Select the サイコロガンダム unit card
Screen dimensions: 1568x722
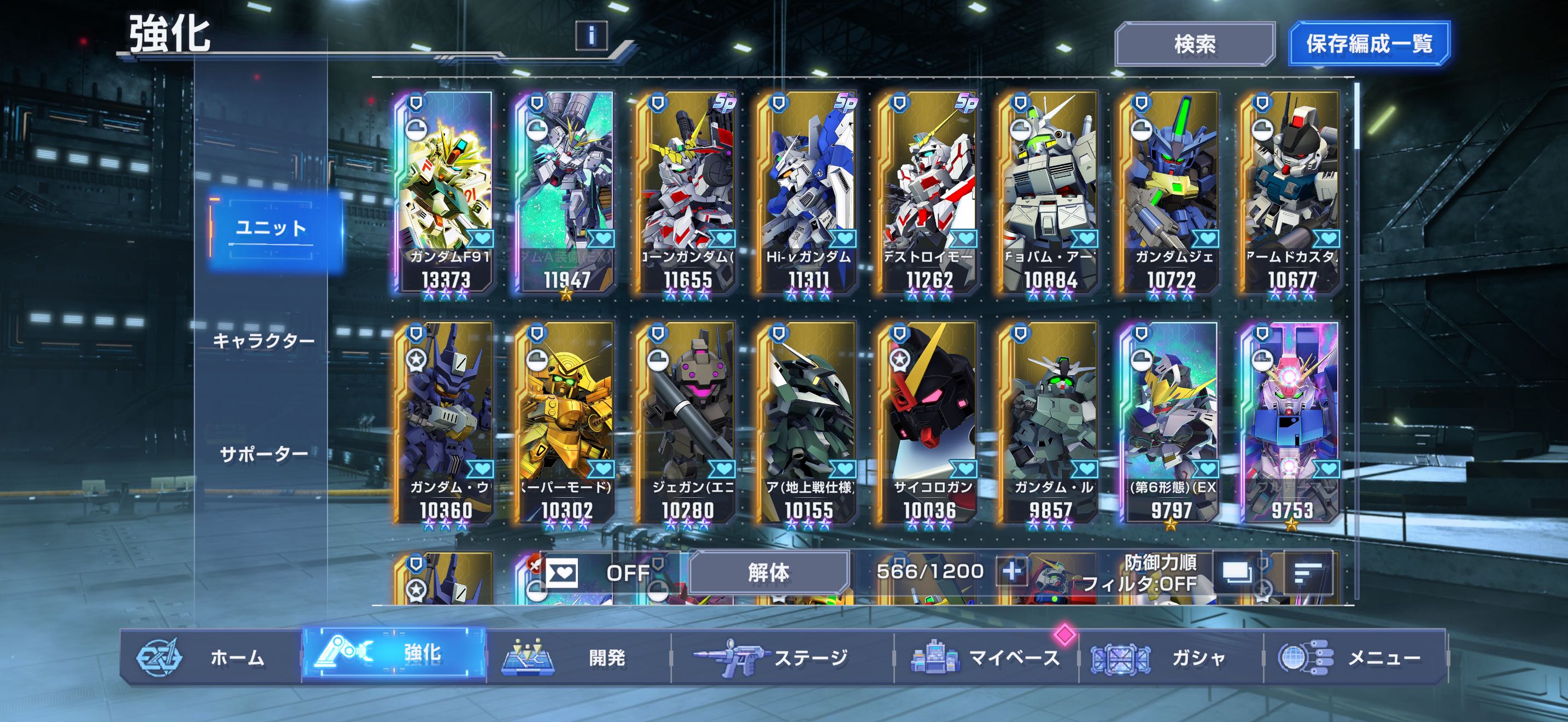(x=929, y=422)
